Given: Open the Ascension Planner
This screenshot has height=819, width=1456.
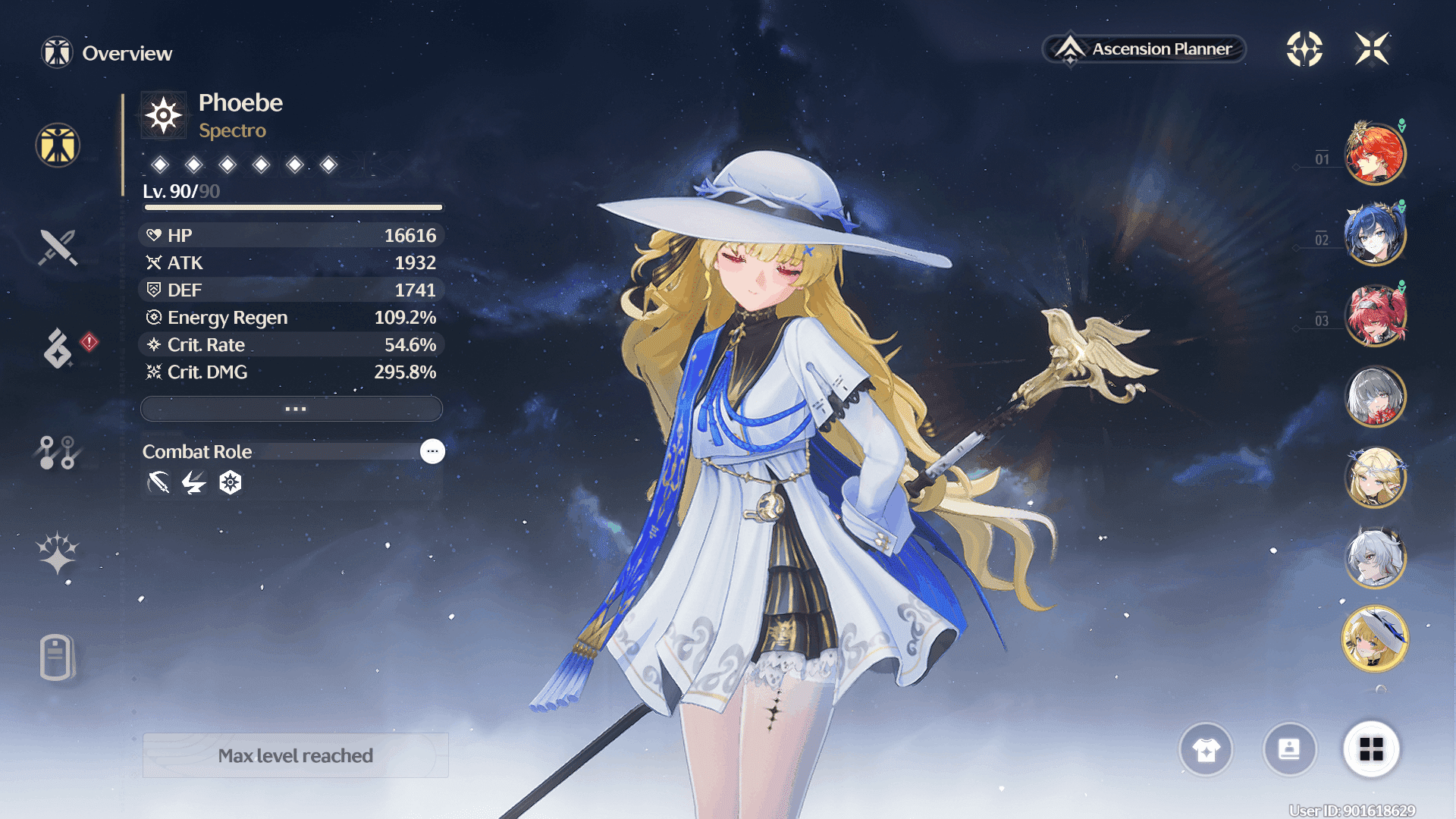Looking at the screenshot, I should 1144,49.
